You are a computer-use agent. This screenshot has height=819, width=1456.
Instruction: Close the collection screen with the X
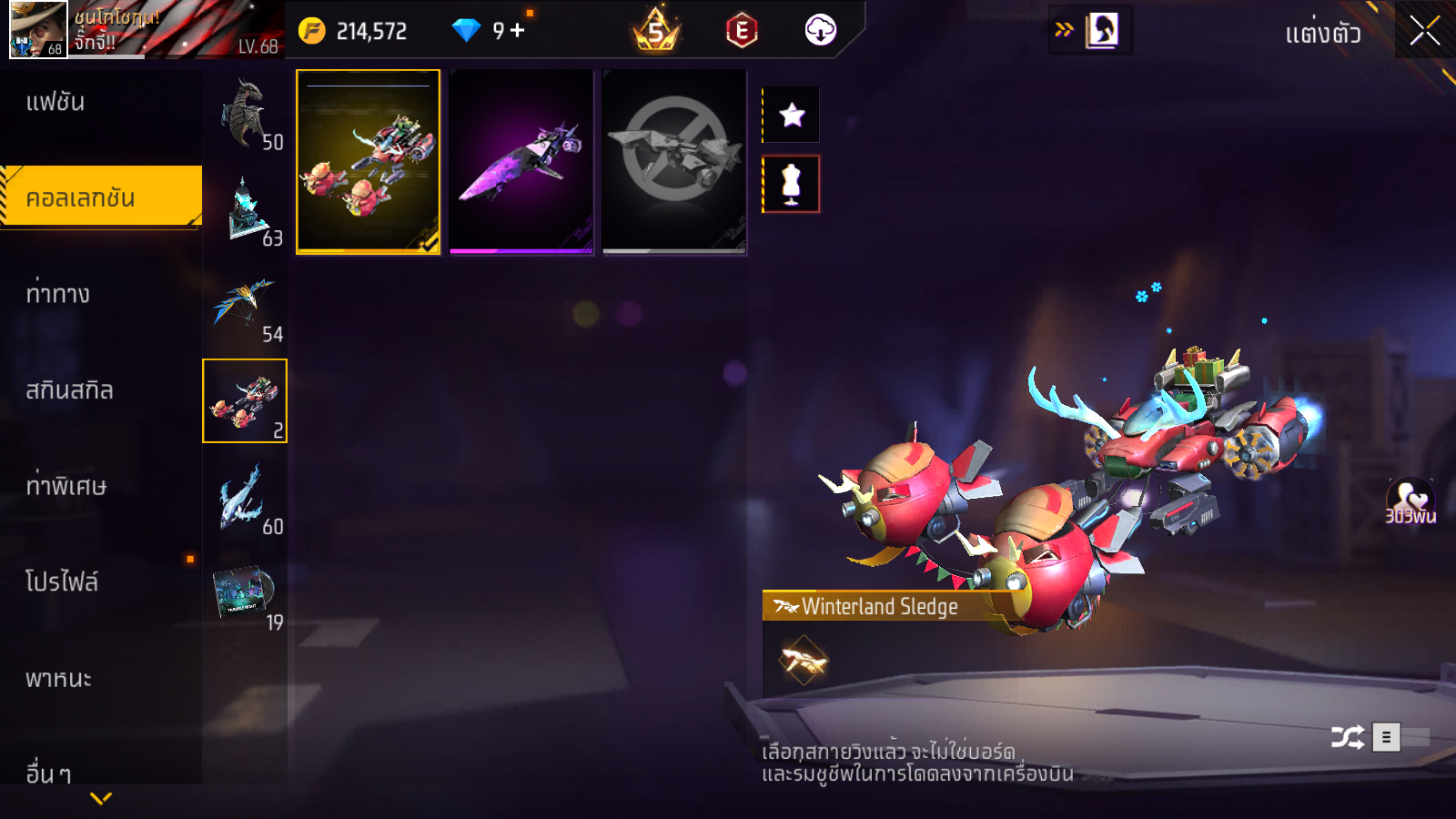(1424, 31)
